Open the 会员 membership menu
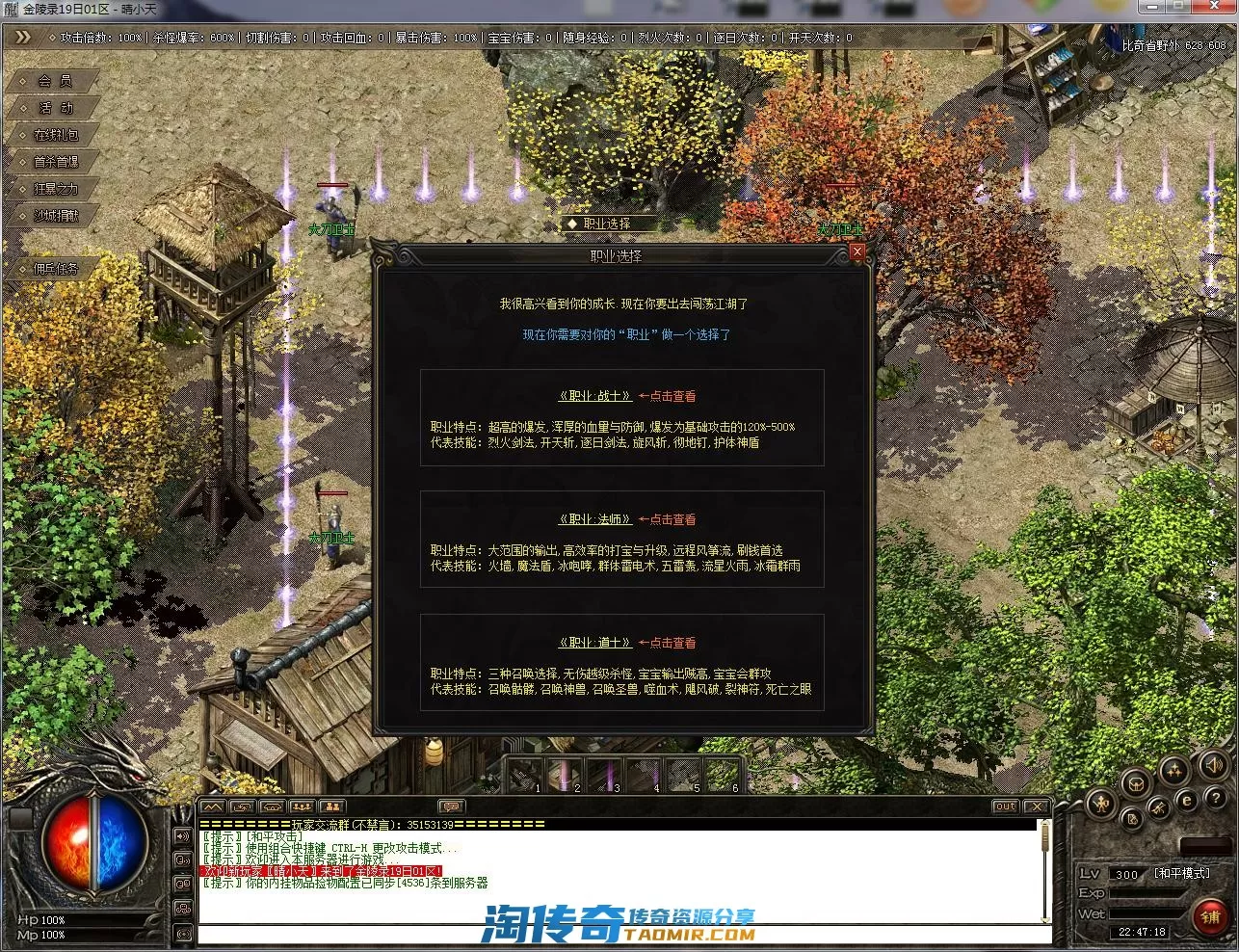The width and height of the screenshot is (1239, 952). tap(55, 81)
